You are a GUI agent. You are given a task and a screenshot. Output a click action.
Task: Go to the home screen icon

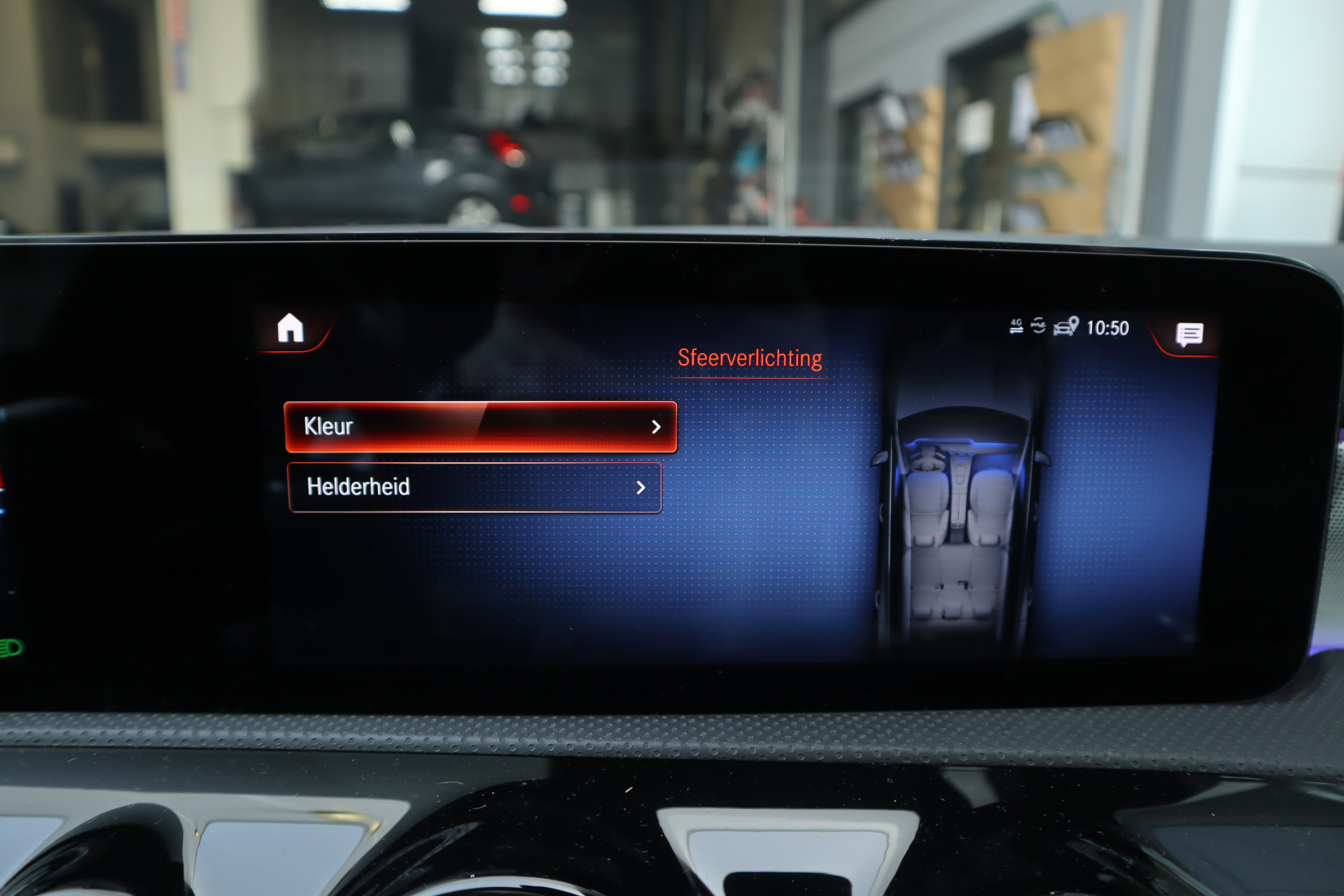pos(290,328)
